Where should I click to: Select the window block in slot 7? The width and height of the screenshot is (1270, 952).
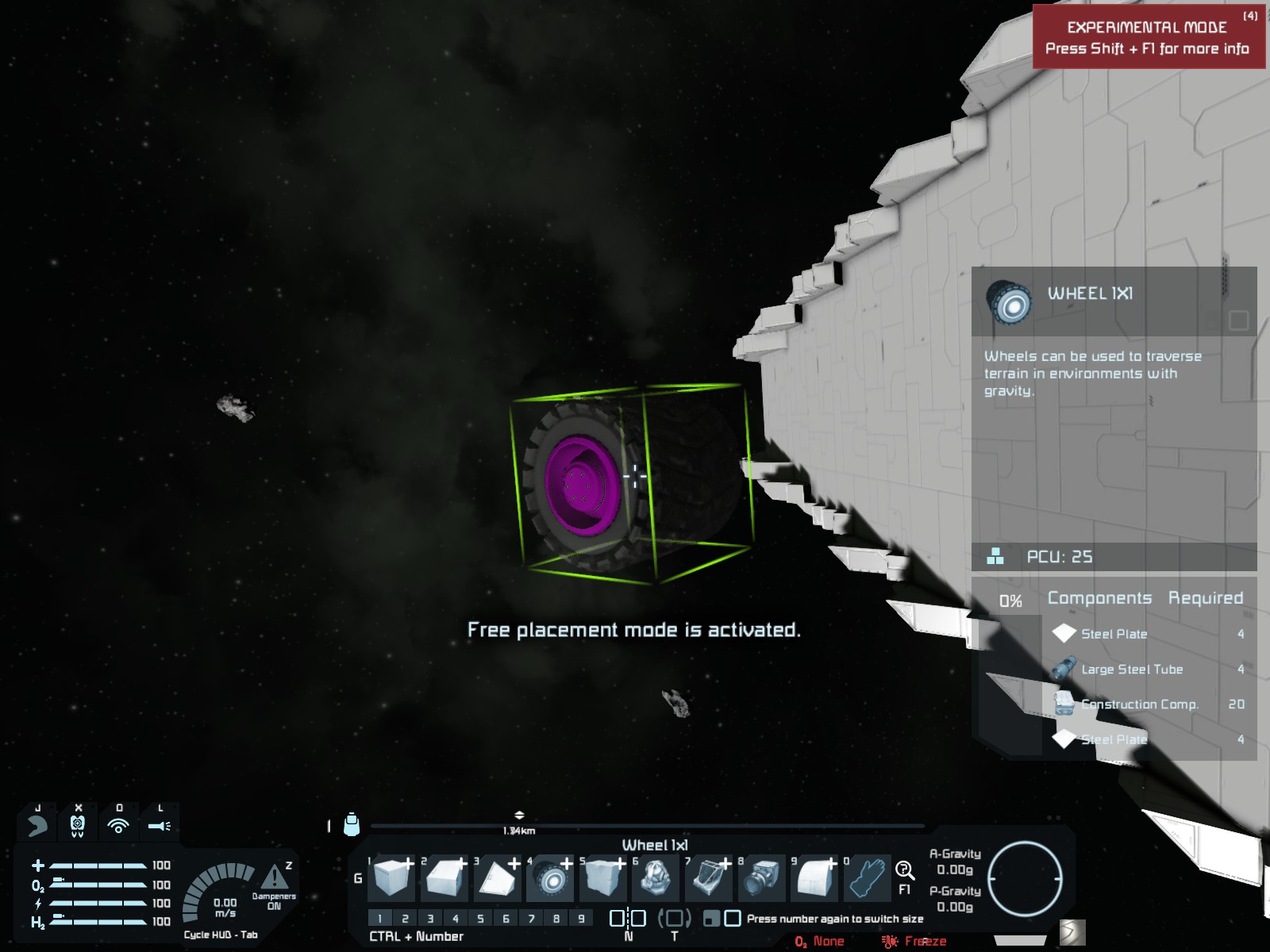(x=709, y=878)
